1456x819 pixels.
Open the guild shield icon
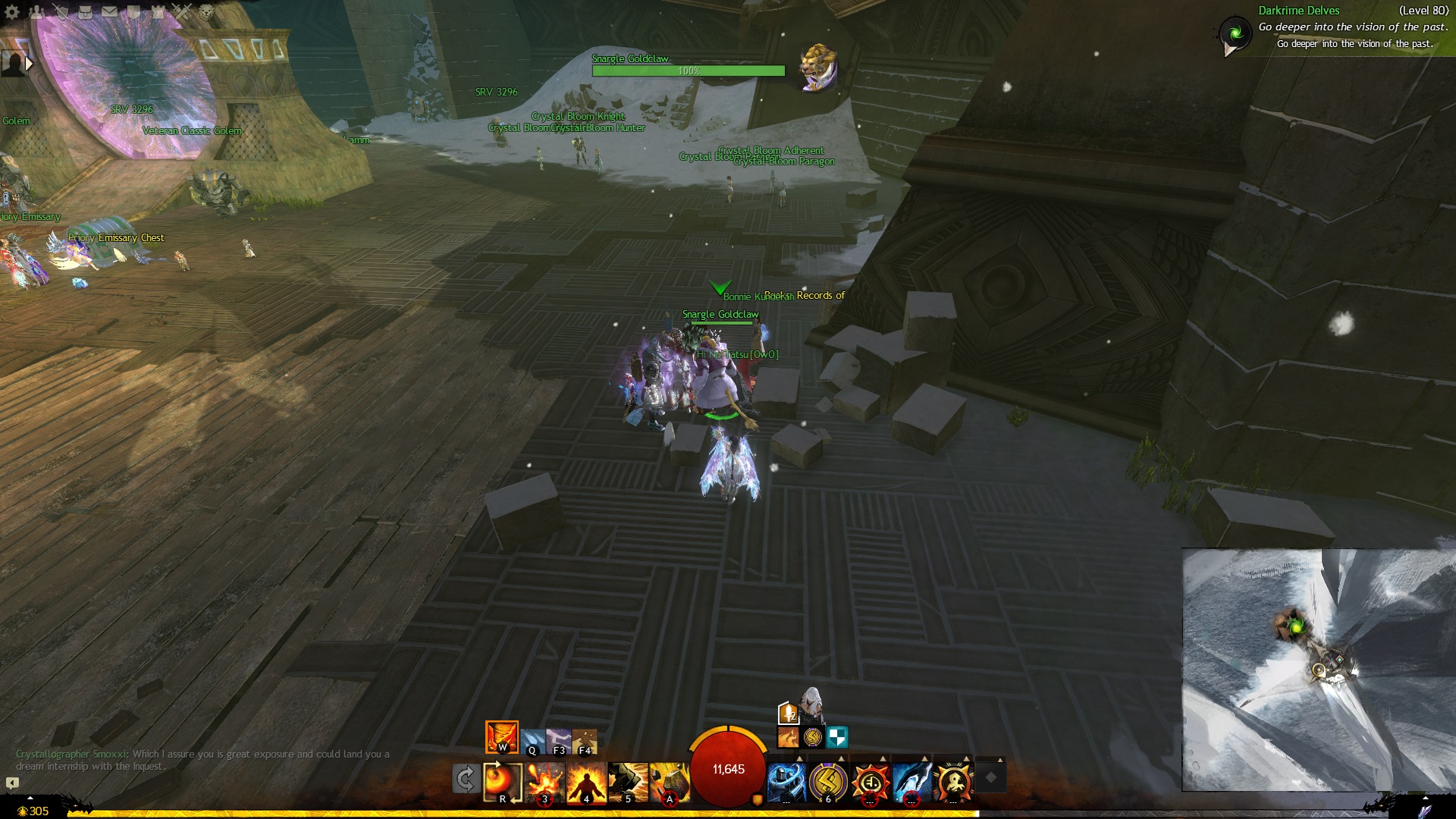[x=133, y=11]
